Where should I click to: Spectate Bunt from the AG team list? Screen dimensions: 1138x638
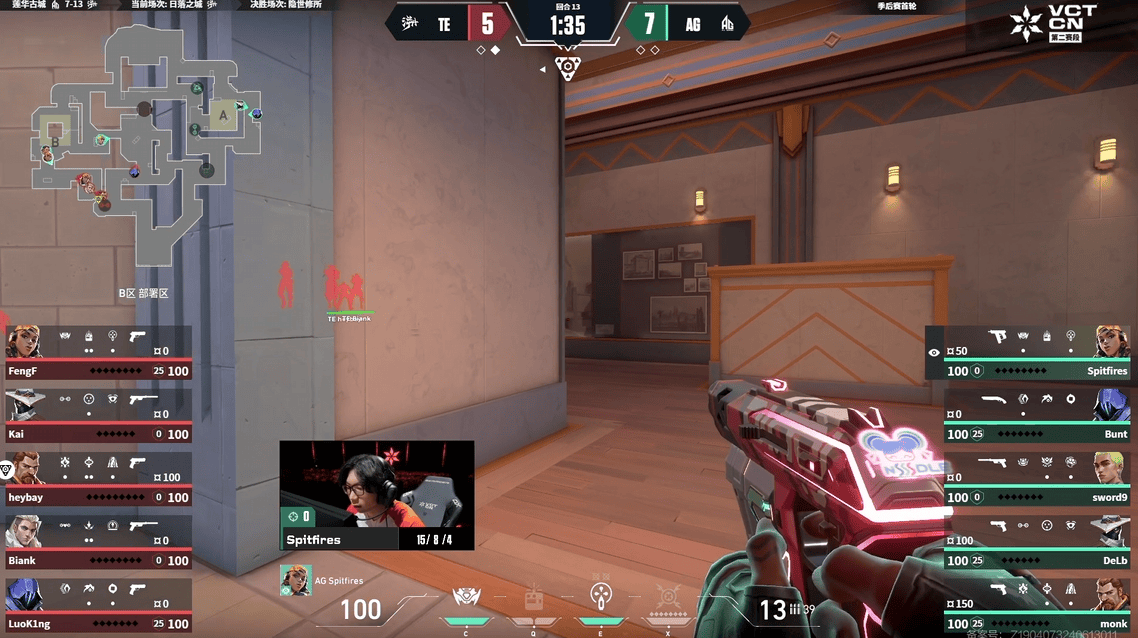(x=1040, y=417)
